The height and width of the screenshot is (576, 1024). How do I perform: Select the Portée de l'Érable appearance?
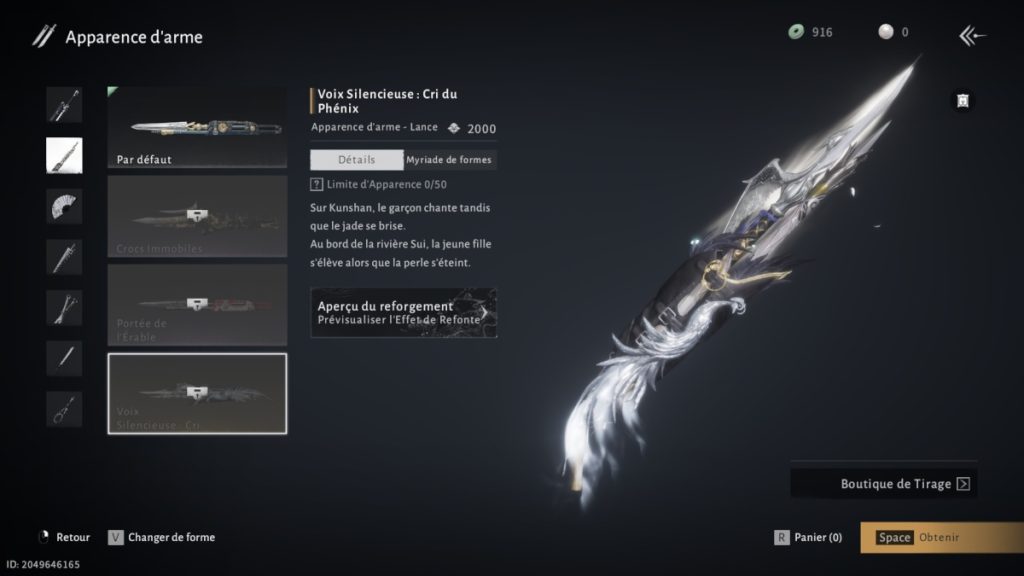click(x=197, y=304)
